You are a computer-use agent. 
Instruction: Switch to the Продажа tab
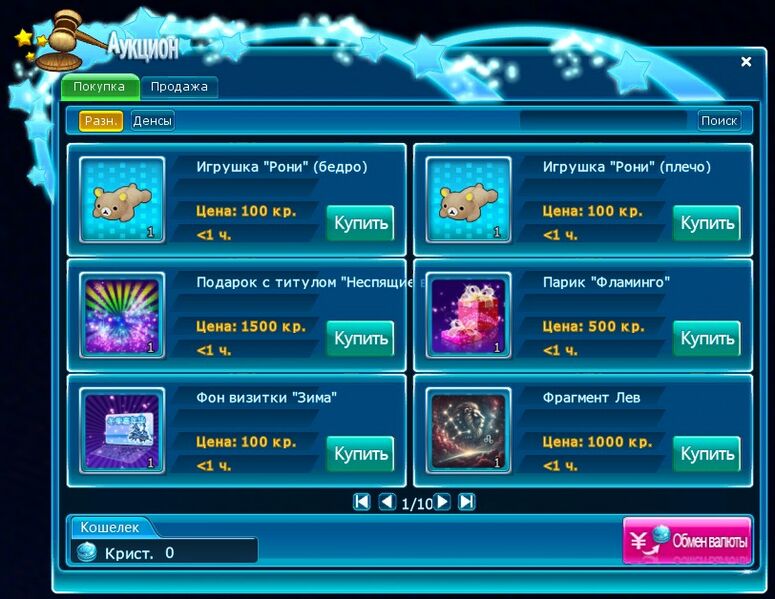point(179,87)
